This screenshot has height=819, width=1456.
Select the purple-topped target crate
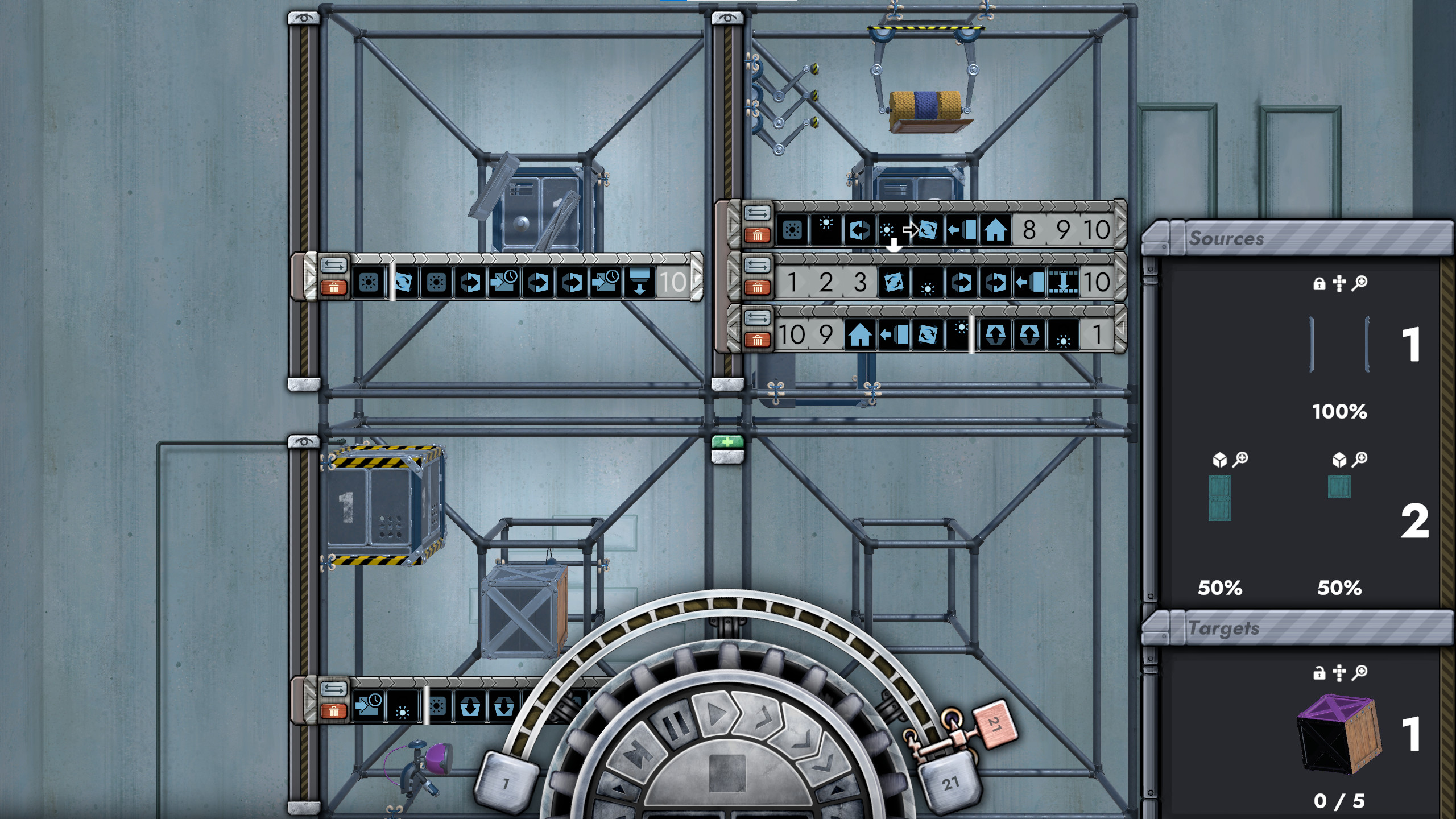(1338, 734)
